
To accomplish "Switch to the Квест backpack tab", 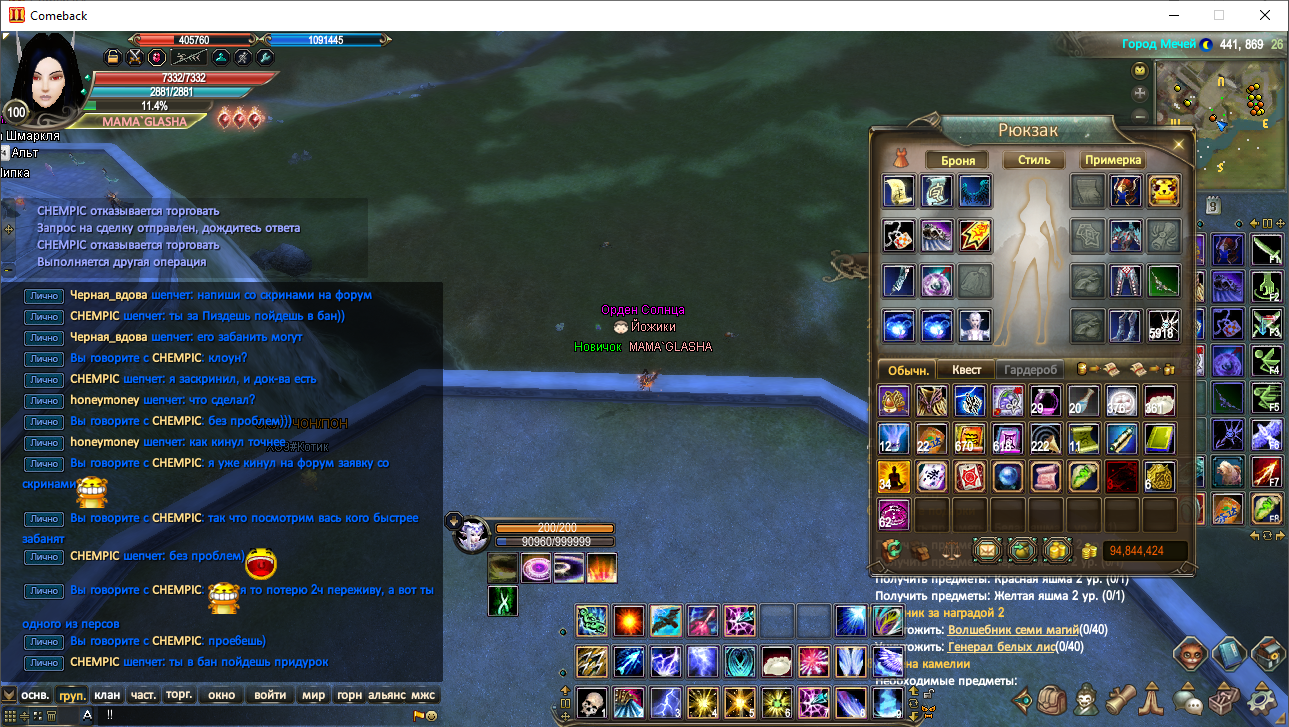I will [966, 369].
